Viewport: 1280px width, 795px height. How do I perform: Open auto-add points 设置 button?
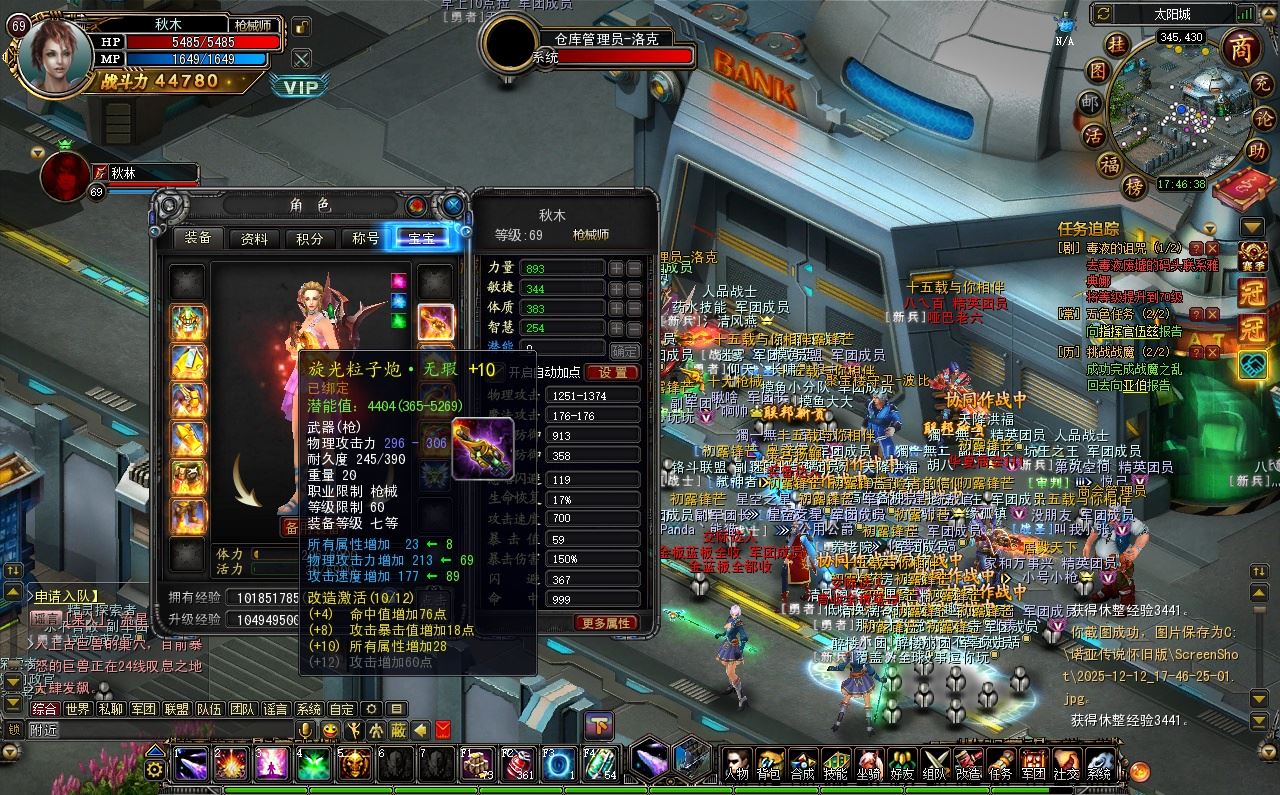tap(612, 372)
